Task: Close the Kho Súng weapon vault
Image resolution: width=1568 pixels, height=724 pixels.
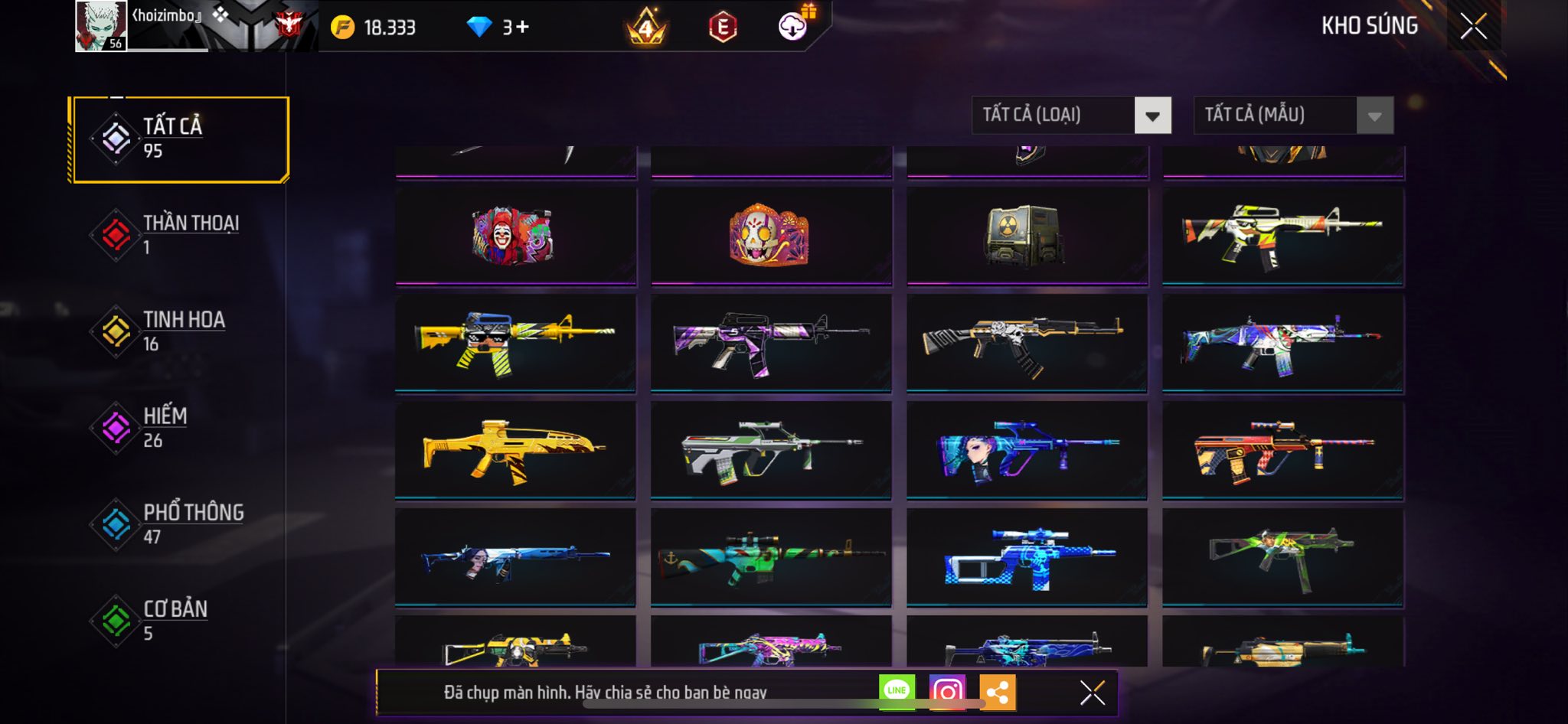Action: point(1473,27)
